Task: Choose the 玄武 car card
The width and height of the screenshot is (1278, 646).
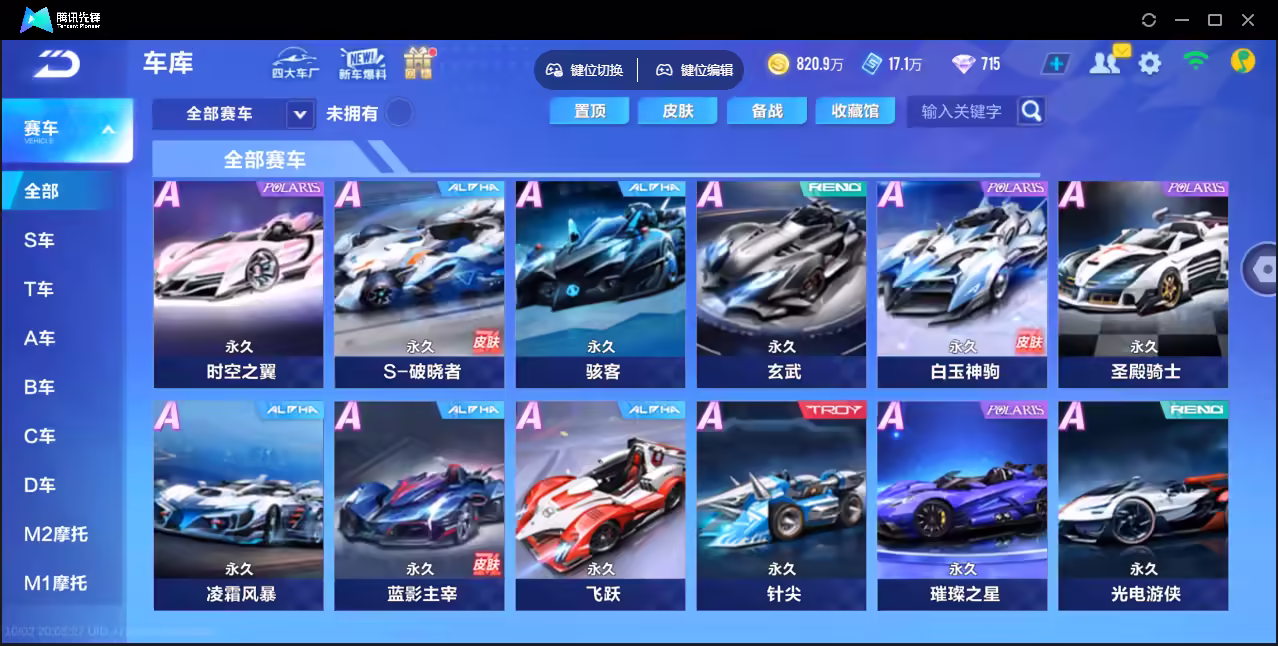Action: click(782, 284)
